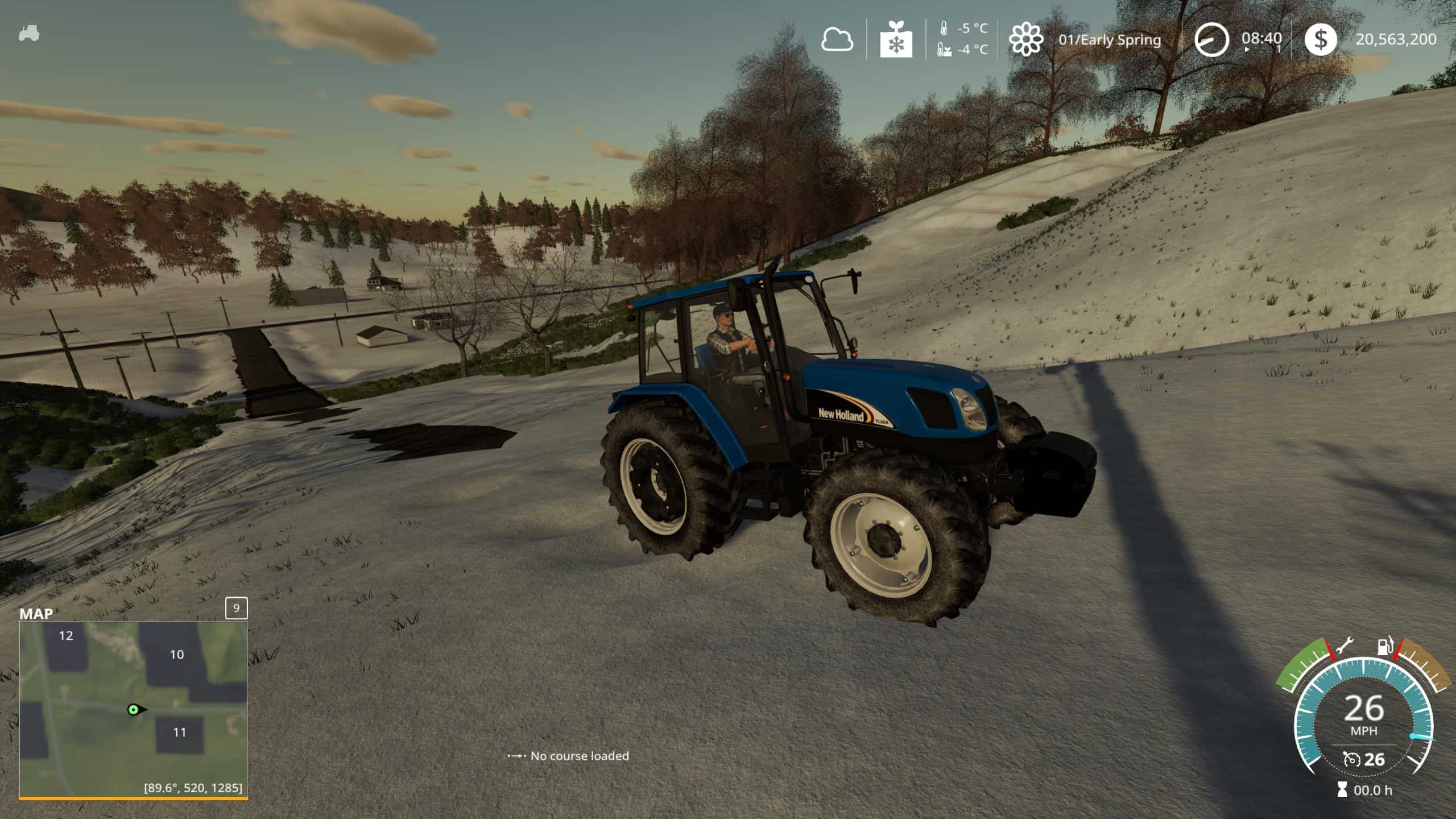Open the minimap in the corner

pos(133,709)
